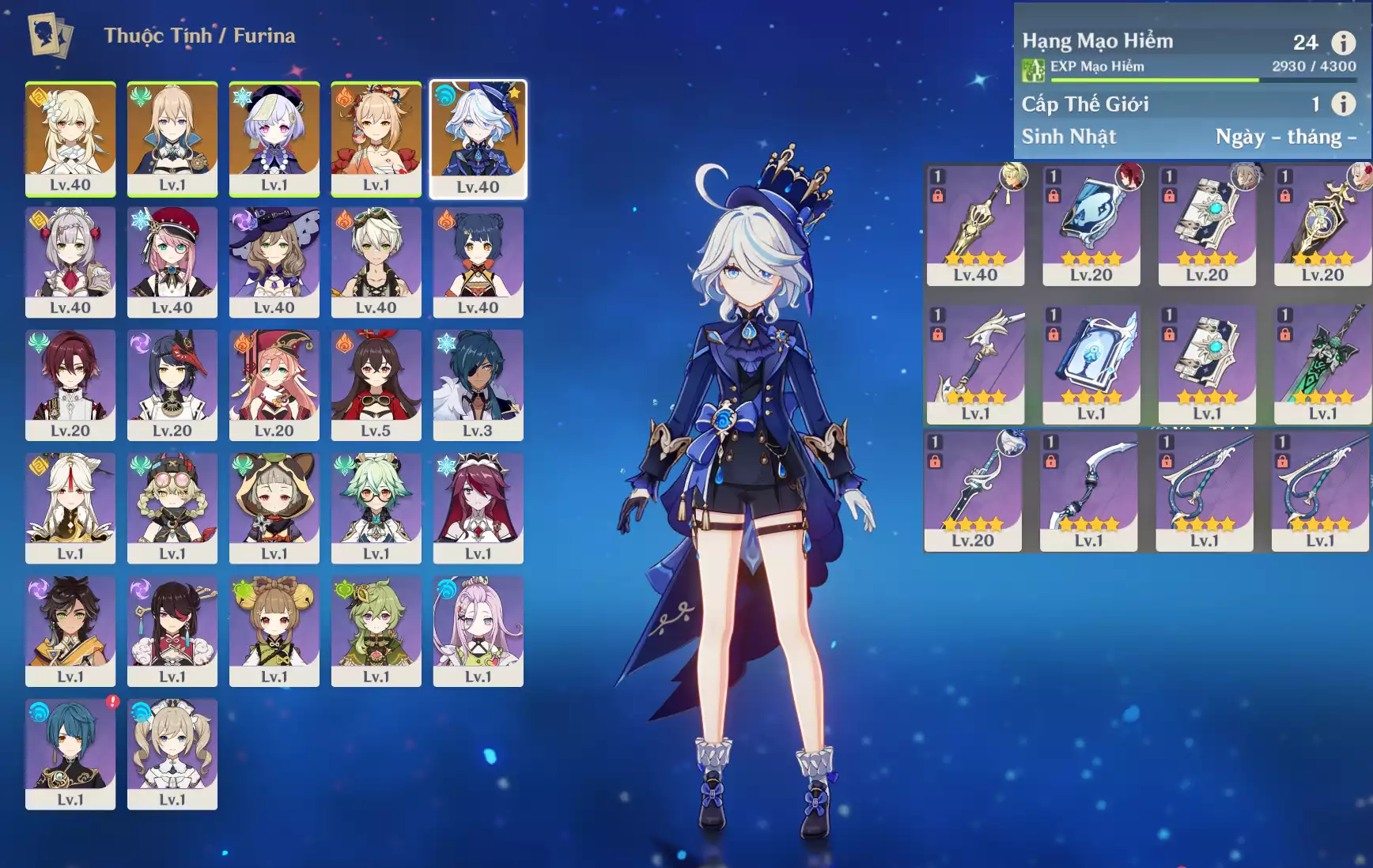The width and height of the screenshot is (1373, 868).
Task: Select Bennett's character portrait
Action: pyautogui.click(x=376, y=262)
